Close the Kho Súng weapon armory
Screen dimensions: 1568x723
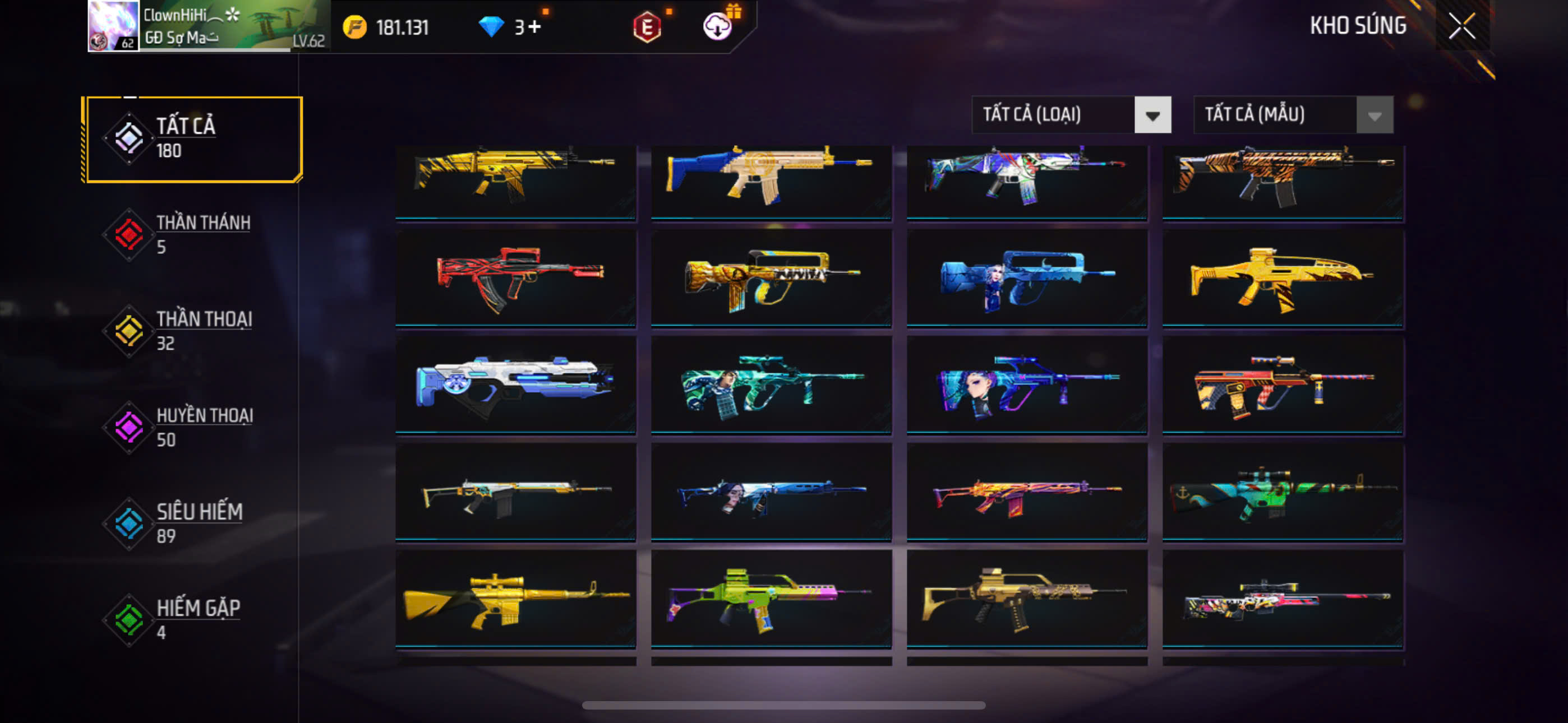pos(1461,26)
